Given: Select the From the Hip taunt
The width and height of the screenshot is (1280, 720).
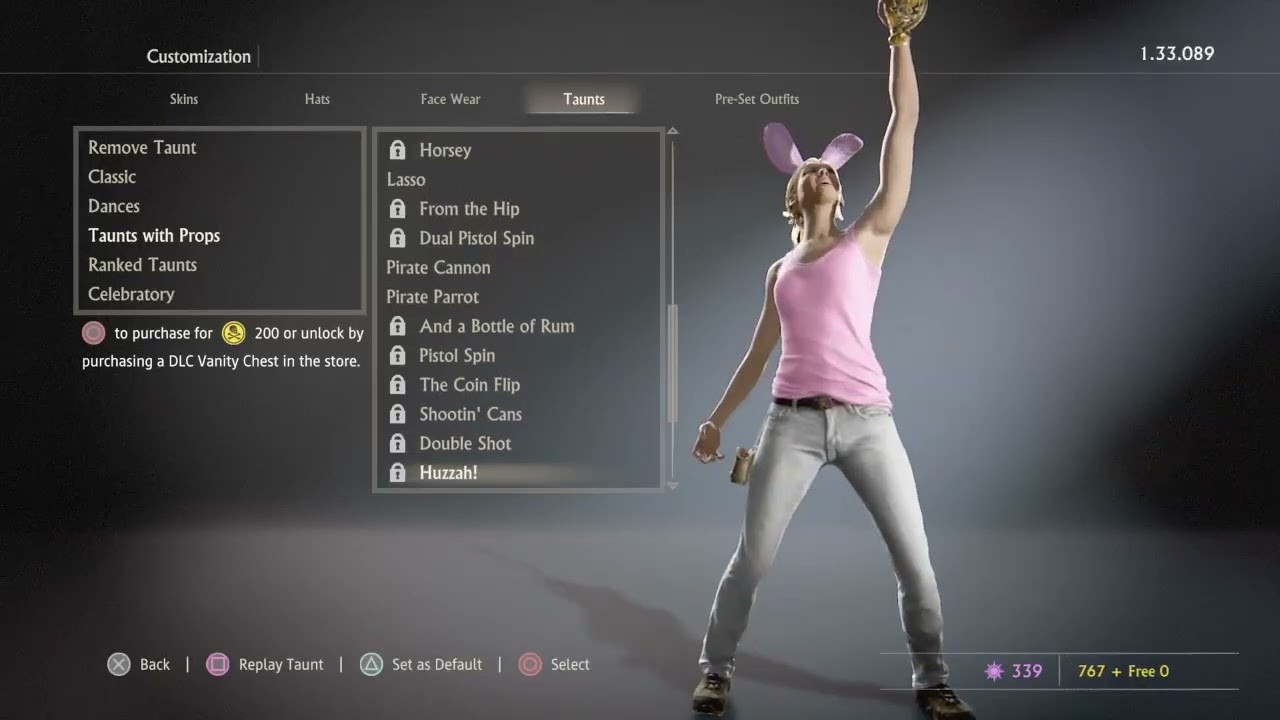Looking at the screenshot, I should click(469, 209).
